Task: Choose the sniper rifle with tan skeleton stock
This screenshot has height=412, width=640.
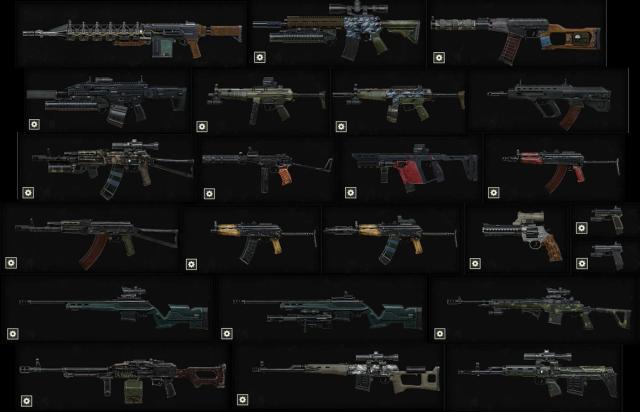Action: [x=340, y=373]
